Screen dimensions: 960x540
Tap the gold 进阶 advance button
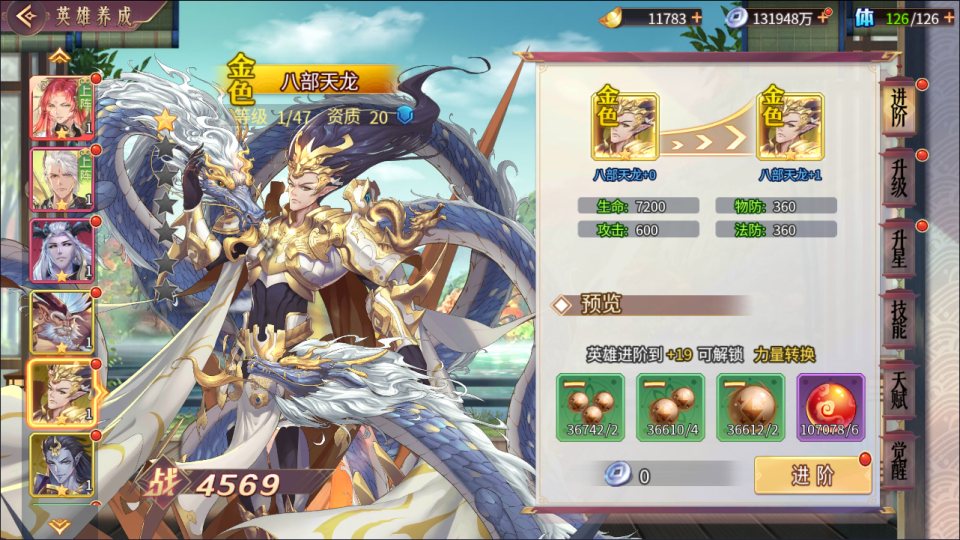click(x=812, y=475)
